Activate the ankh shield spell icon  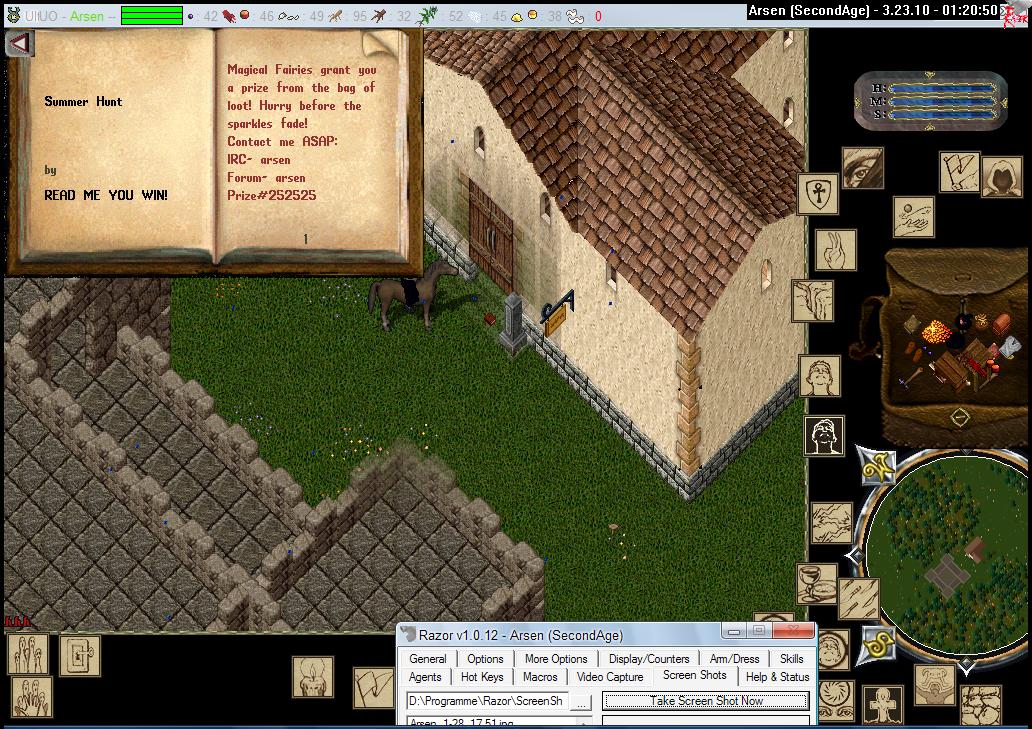pyautogui.click(x=817, y=193)
